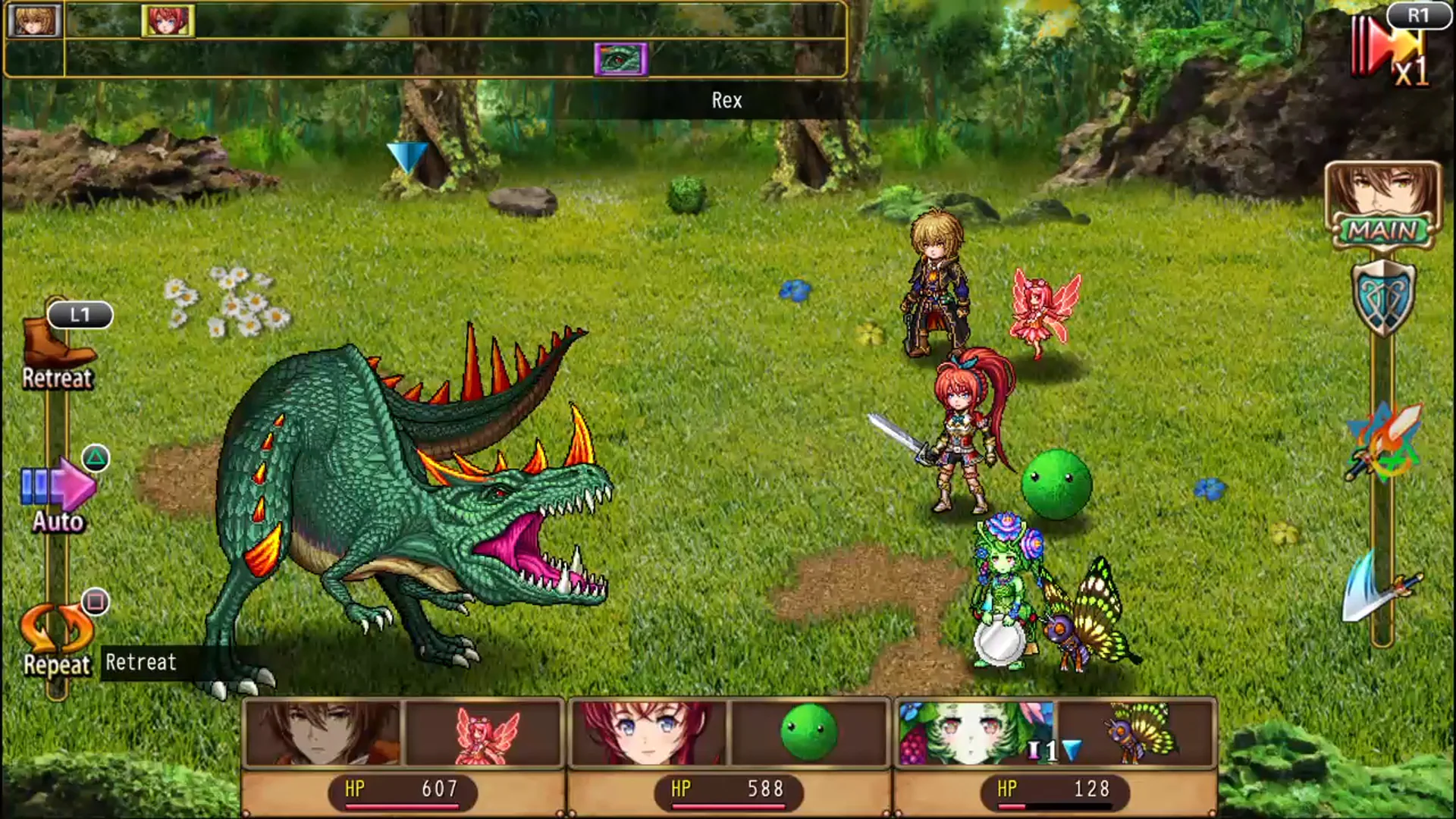This screenshot has height=819, width=1456.
Task: Select the dragon eye enemy icon in turn bar
Action: click(622, 59)
